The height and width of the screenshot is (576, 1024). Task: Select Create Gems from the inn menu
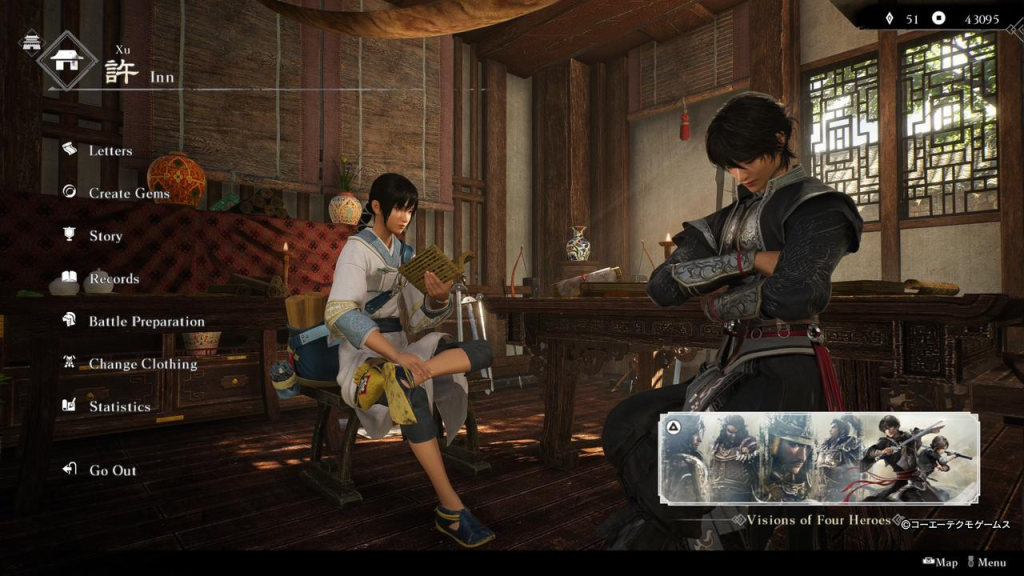[128, 193]
